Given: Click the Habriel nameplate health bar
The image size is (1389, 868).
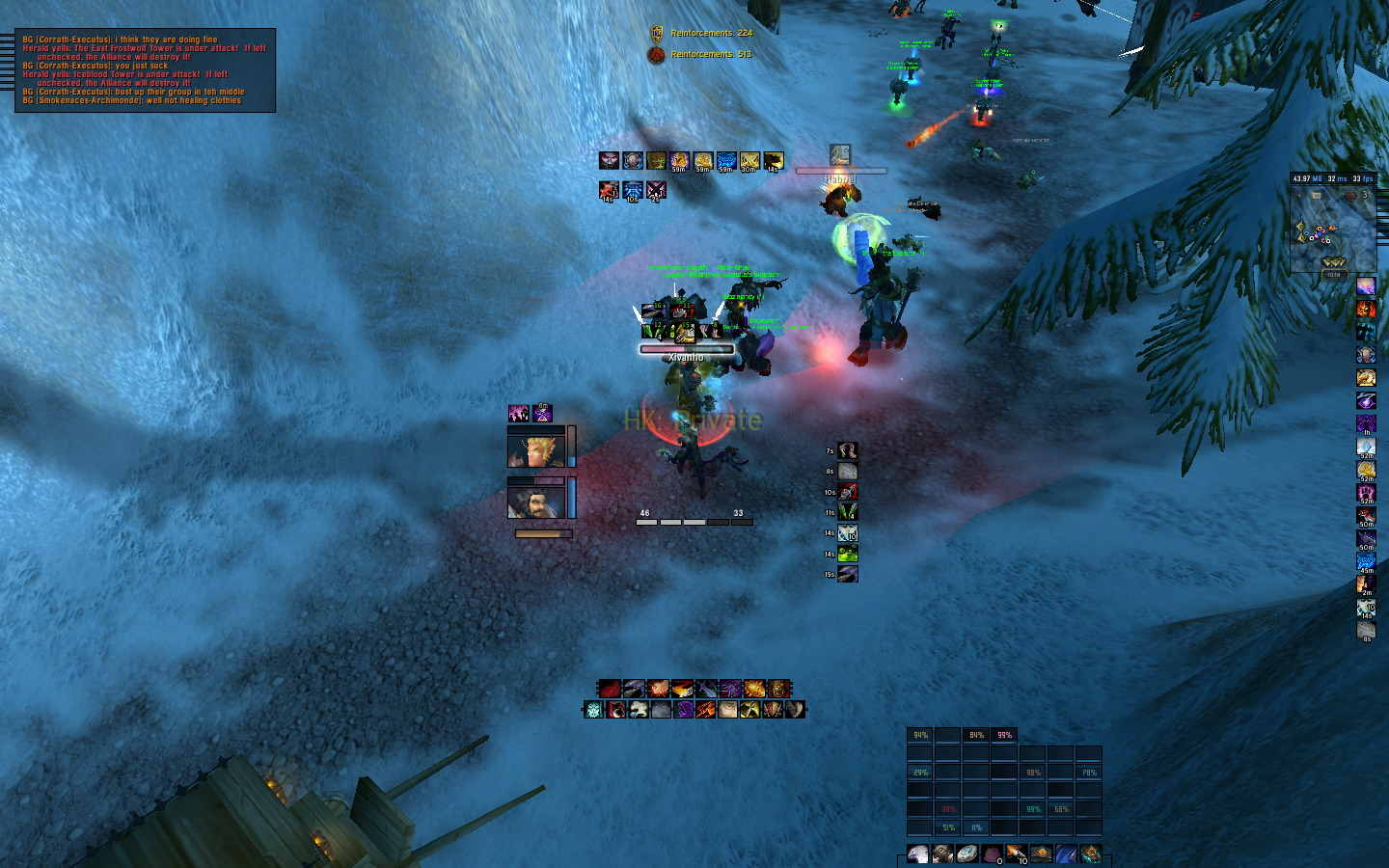Looking at the screenshot, I should coord(840,172).
